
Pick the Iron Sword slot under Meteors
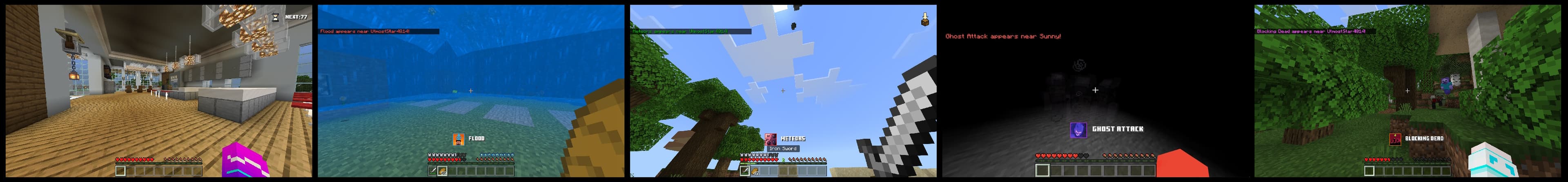click(745, 171)
